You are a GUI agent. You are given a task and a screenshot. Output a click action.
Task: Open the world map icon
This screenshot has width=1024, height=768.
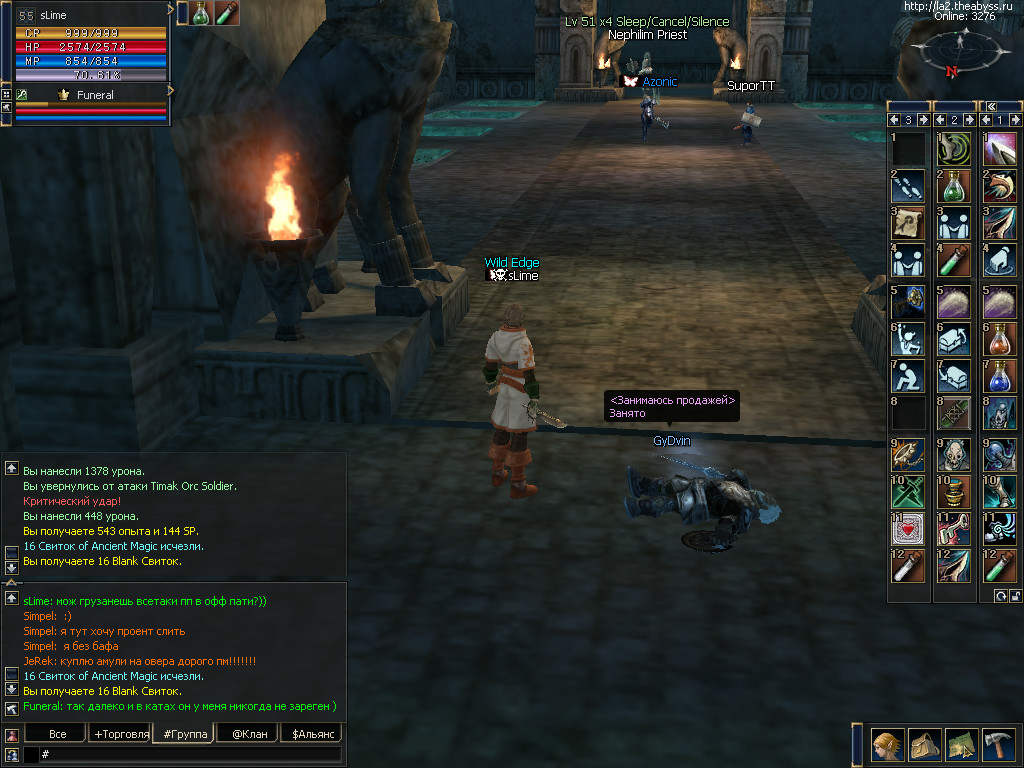[x=962, y=745]
